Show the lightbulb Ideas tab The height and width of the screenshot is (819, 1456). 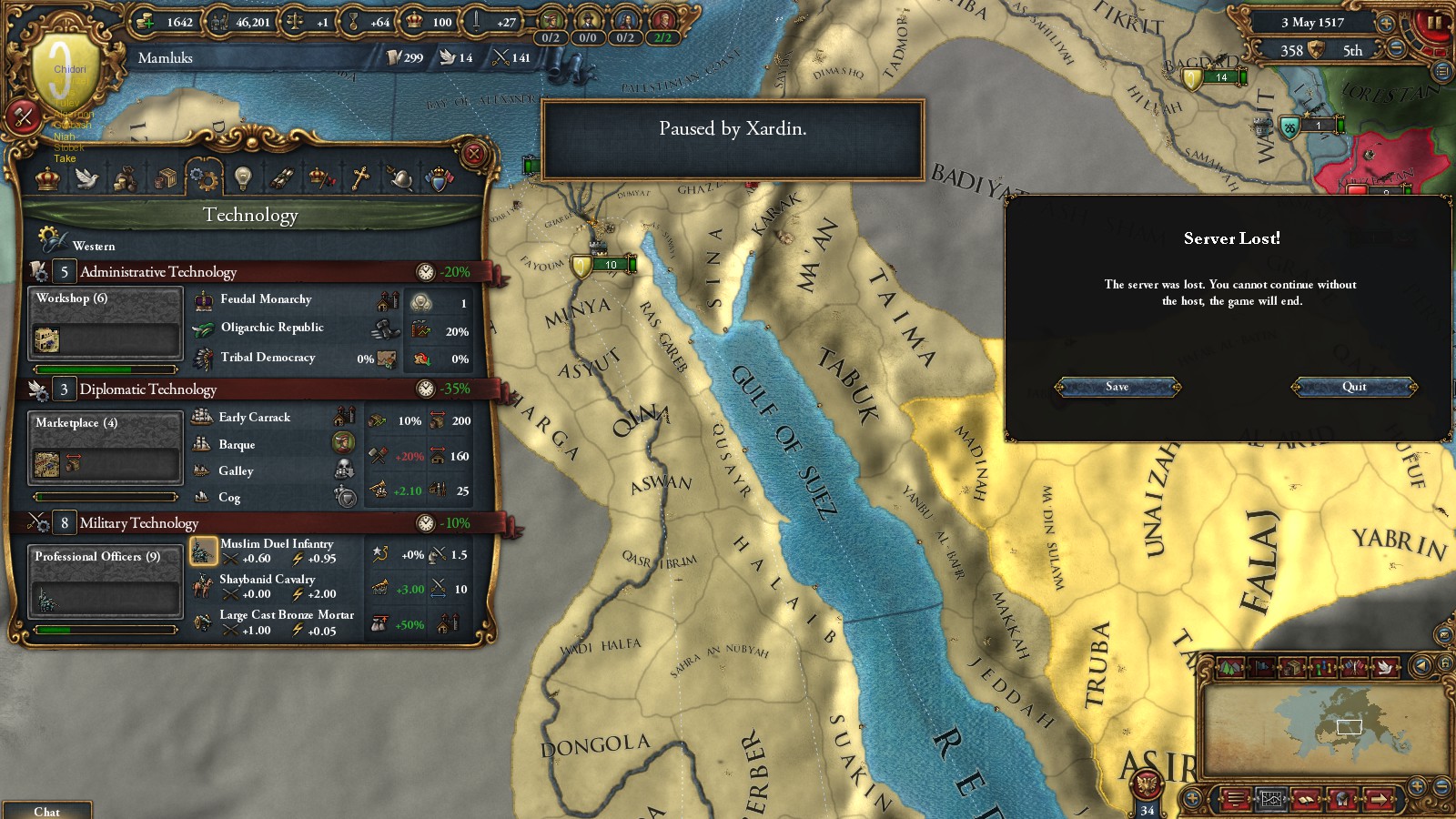tap(242, 178)
